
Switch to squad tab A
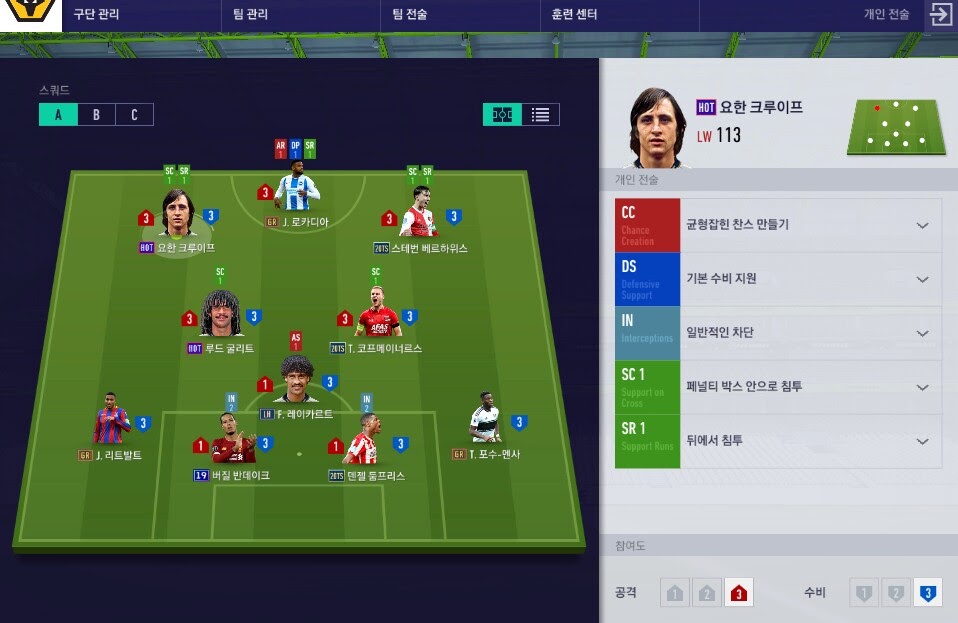click(x=58, y=114)
